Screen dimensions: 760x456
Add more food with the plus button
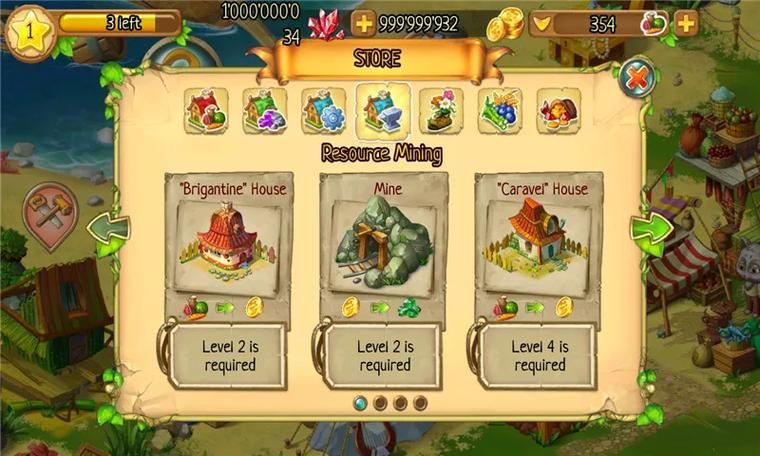point(686,23)
